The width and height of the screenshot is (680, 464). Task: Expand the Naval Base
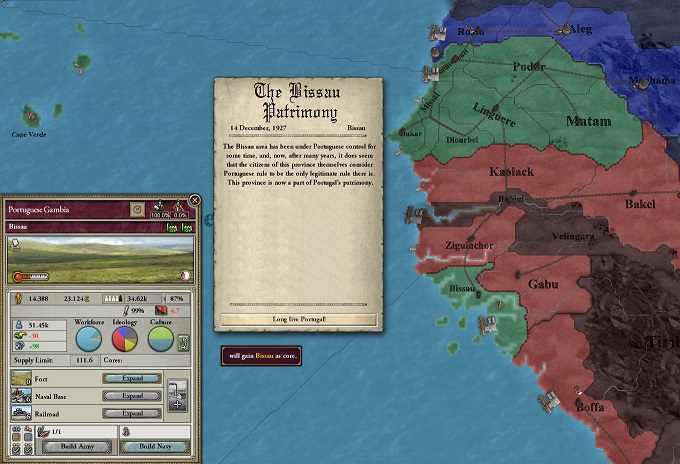[132, 396]
